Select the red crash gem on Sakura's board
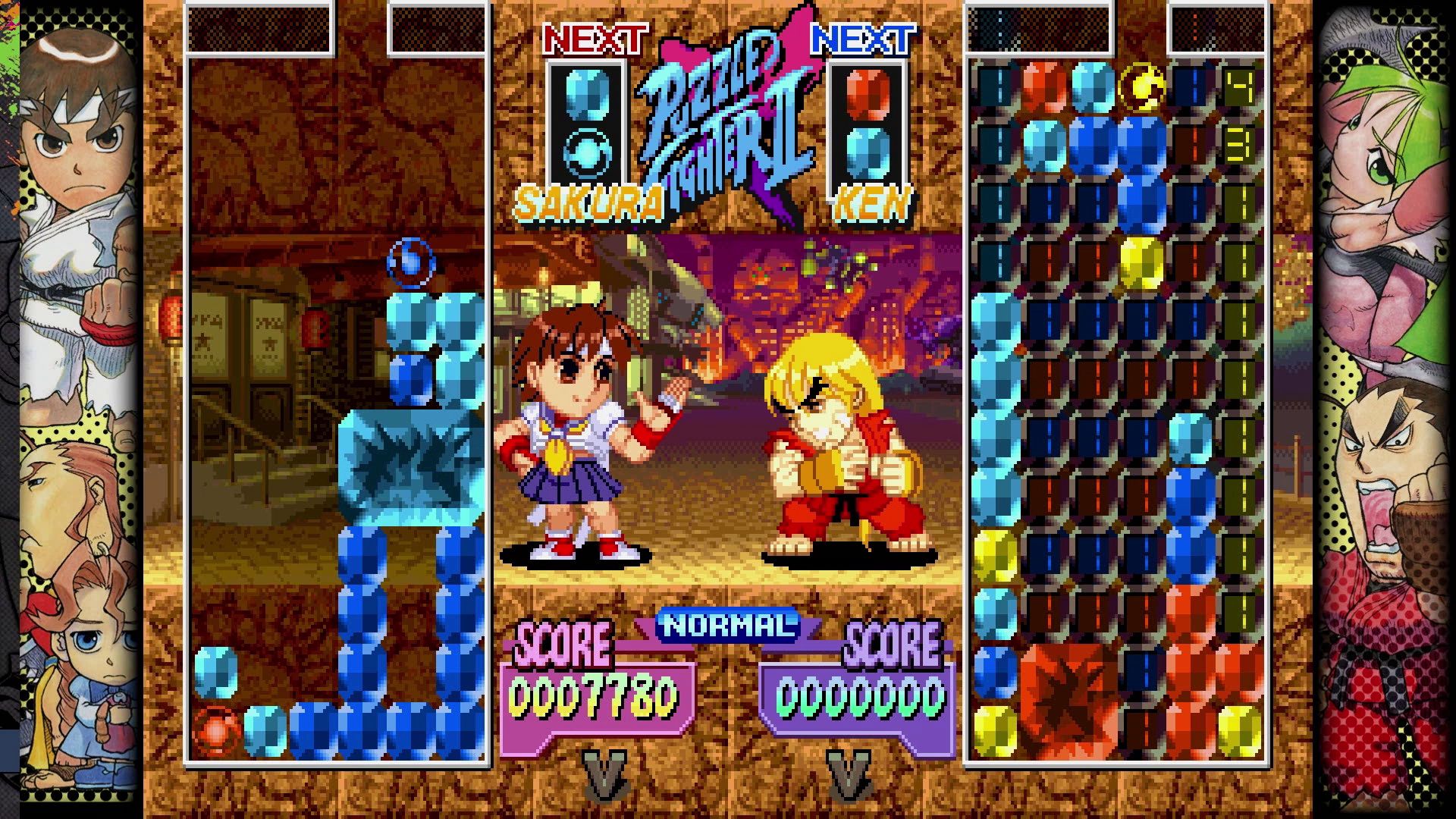The height and width of the screenshot is (819, 1456). [218, 730]
